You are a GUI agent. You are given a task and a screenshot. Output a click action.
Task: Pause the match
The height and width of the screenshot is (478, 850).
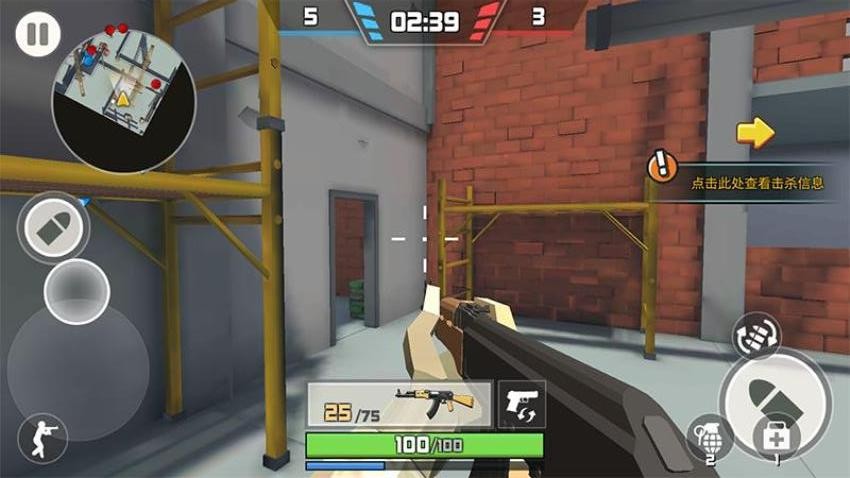pos(37,35)
